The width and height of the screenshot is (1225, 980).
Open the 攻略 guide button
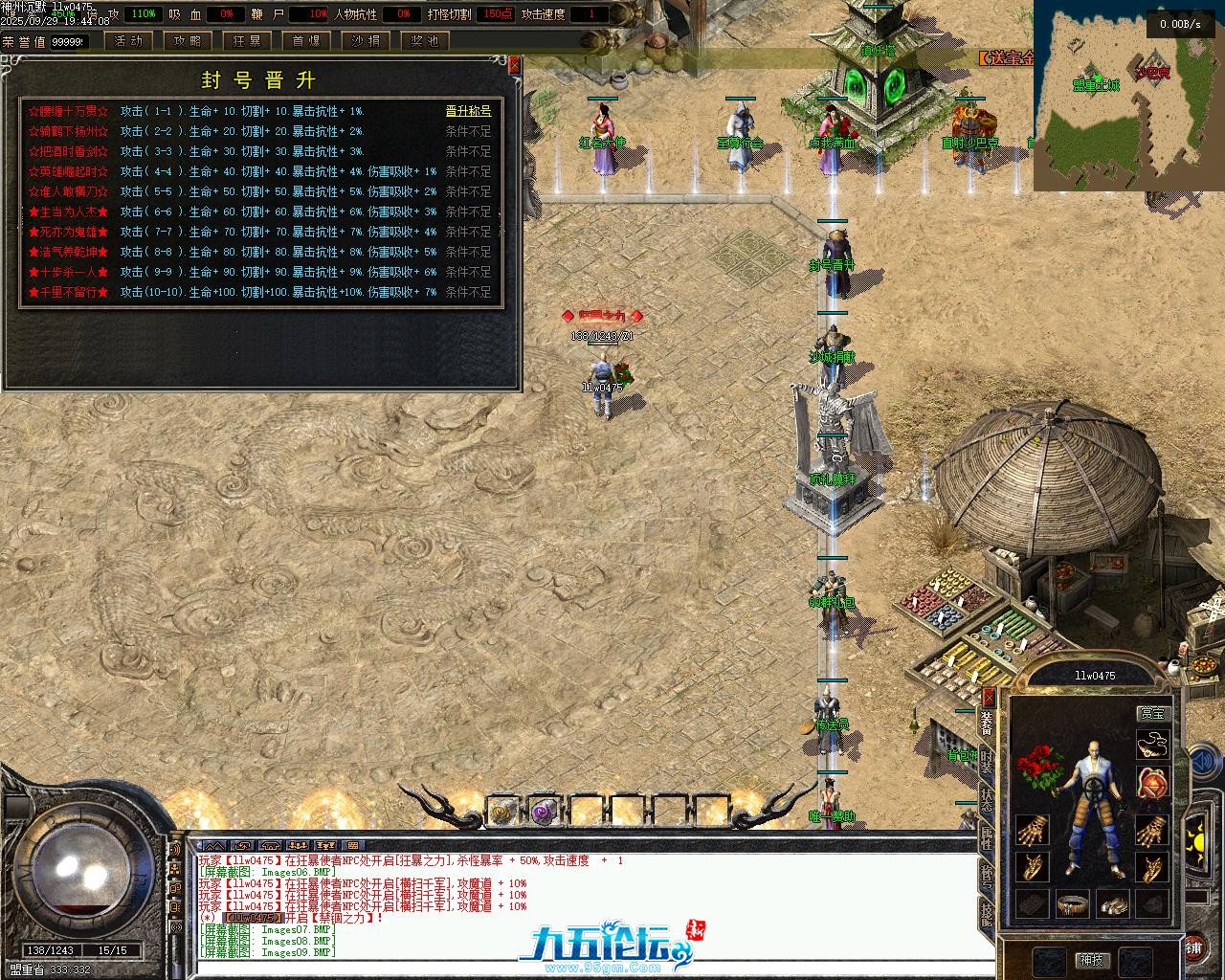click(187, 41)
